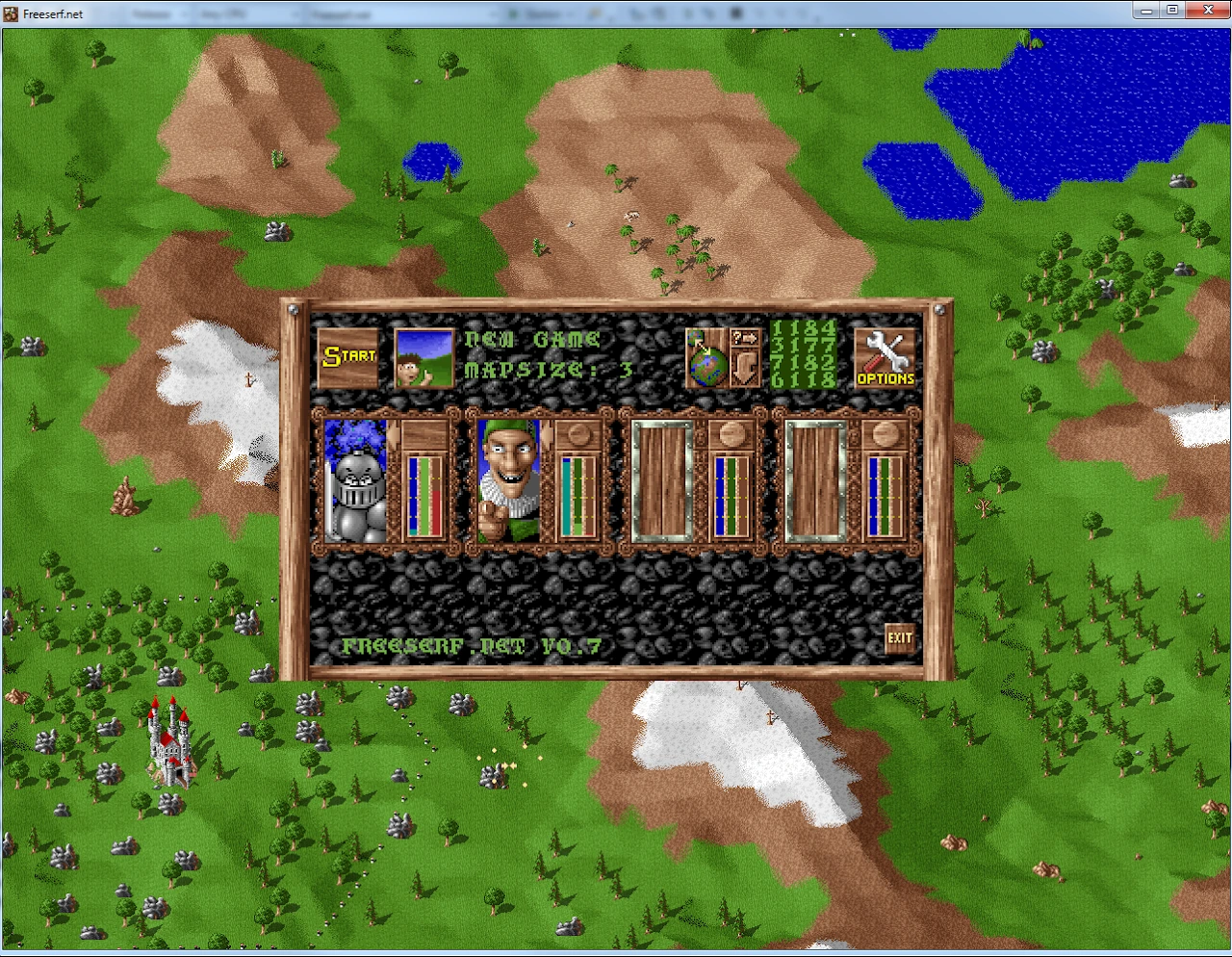Click the downward arrow icon beside the globe
Image resolution: width=1232 pixels, height=957 pixels.
click(x=745, y=369)
